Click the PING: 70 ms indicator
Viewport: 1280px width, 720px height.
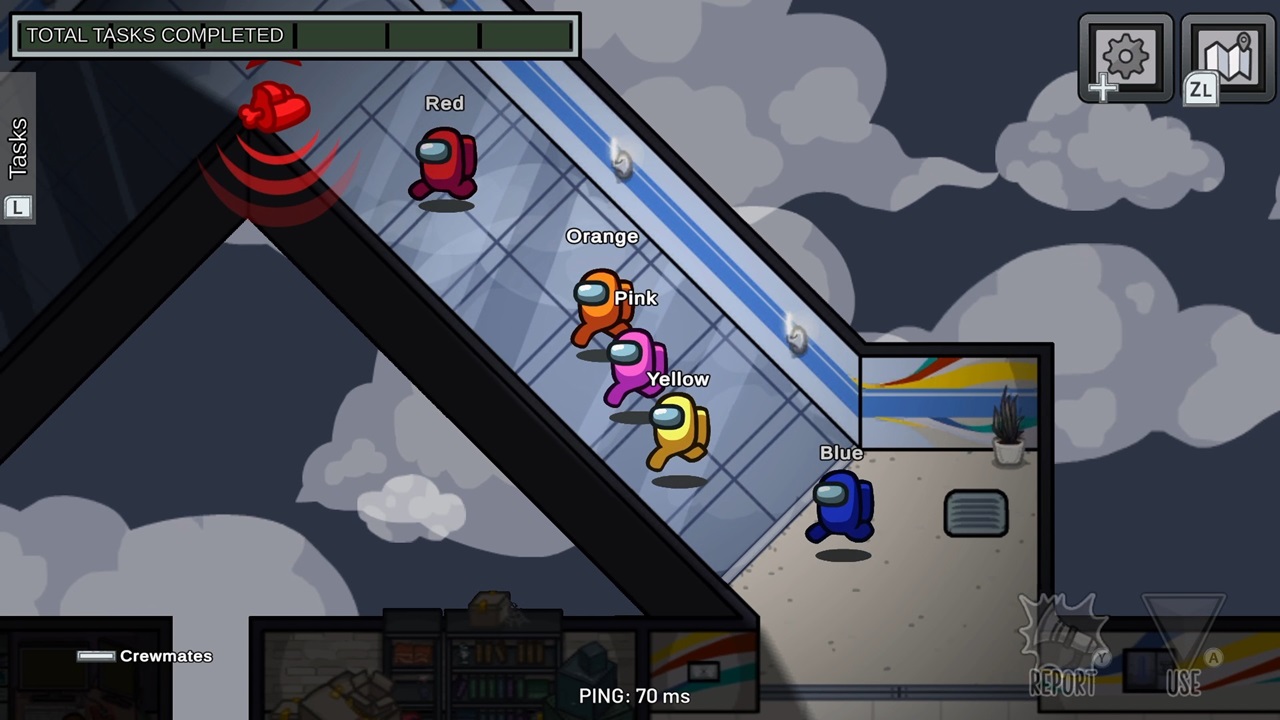click(636, 696)
